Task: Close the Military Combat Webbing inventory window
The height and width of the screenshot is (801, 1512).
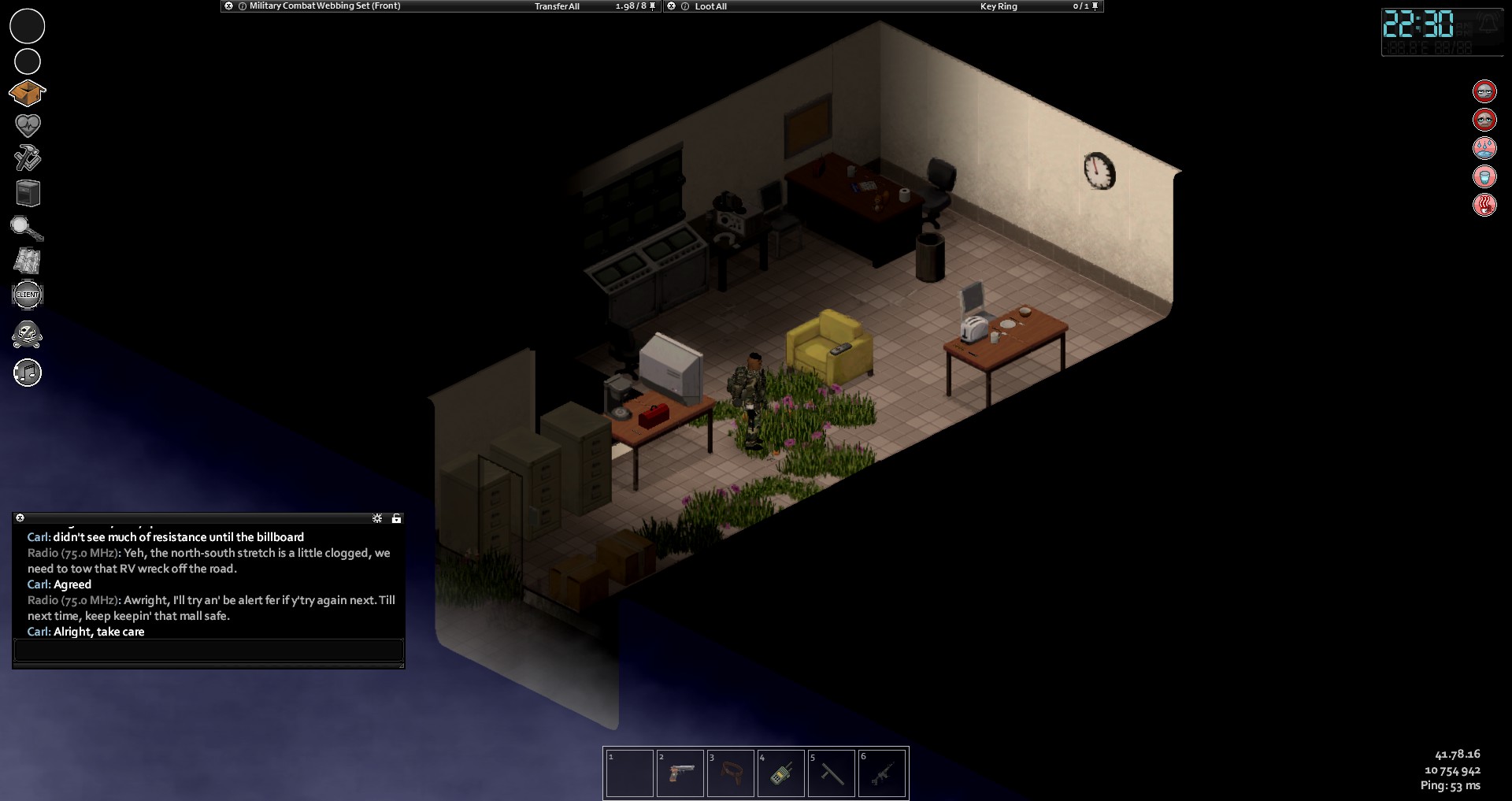Action: tap(228, 6)
